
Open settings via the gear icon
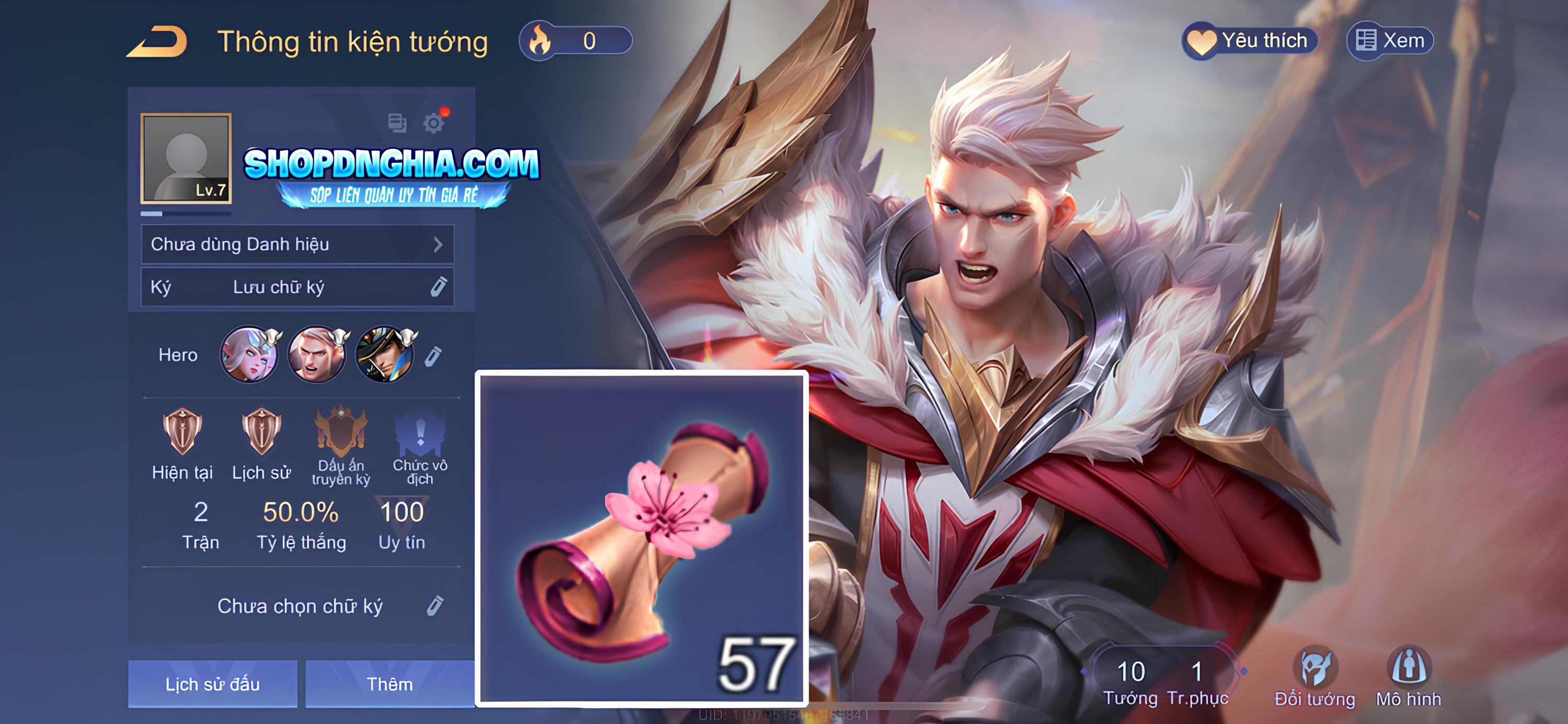433,123
